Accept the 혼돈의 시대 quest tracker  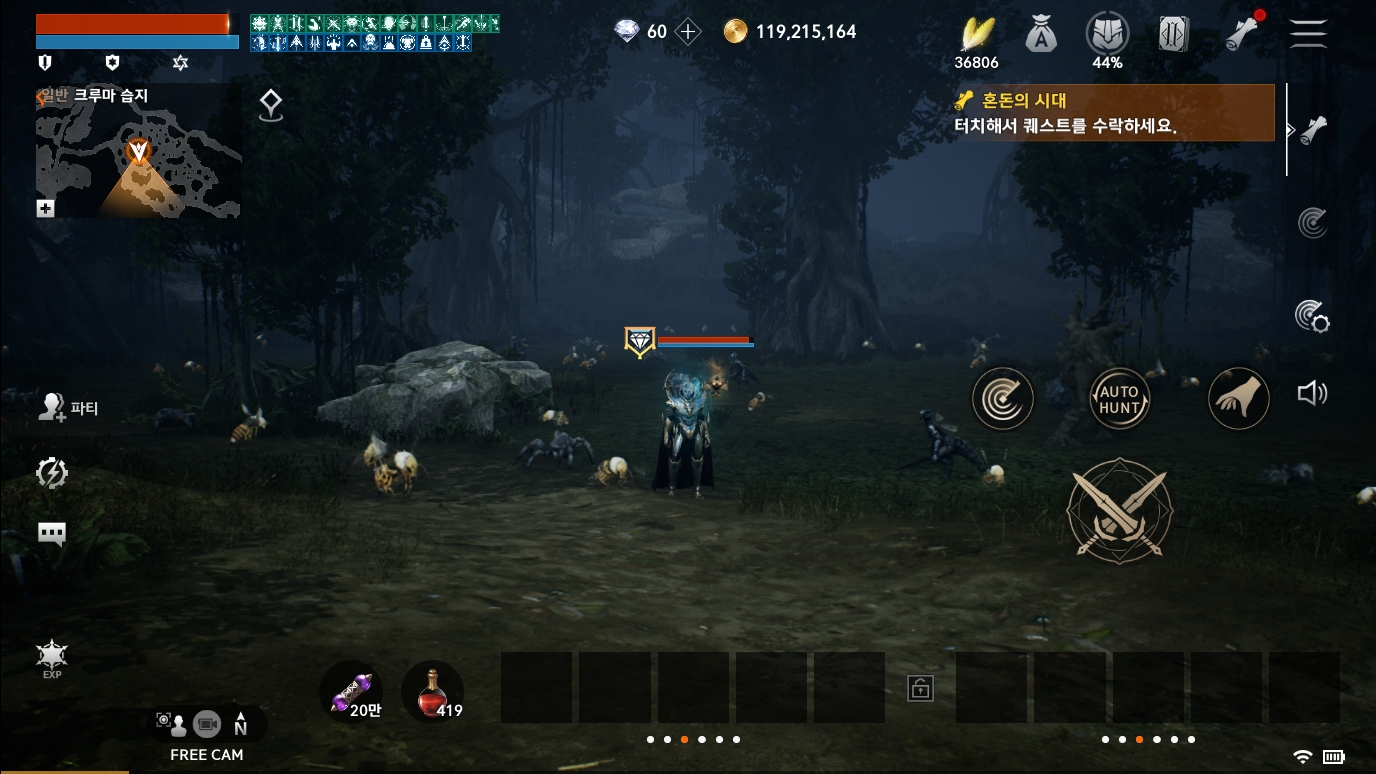coord(1114,113)
